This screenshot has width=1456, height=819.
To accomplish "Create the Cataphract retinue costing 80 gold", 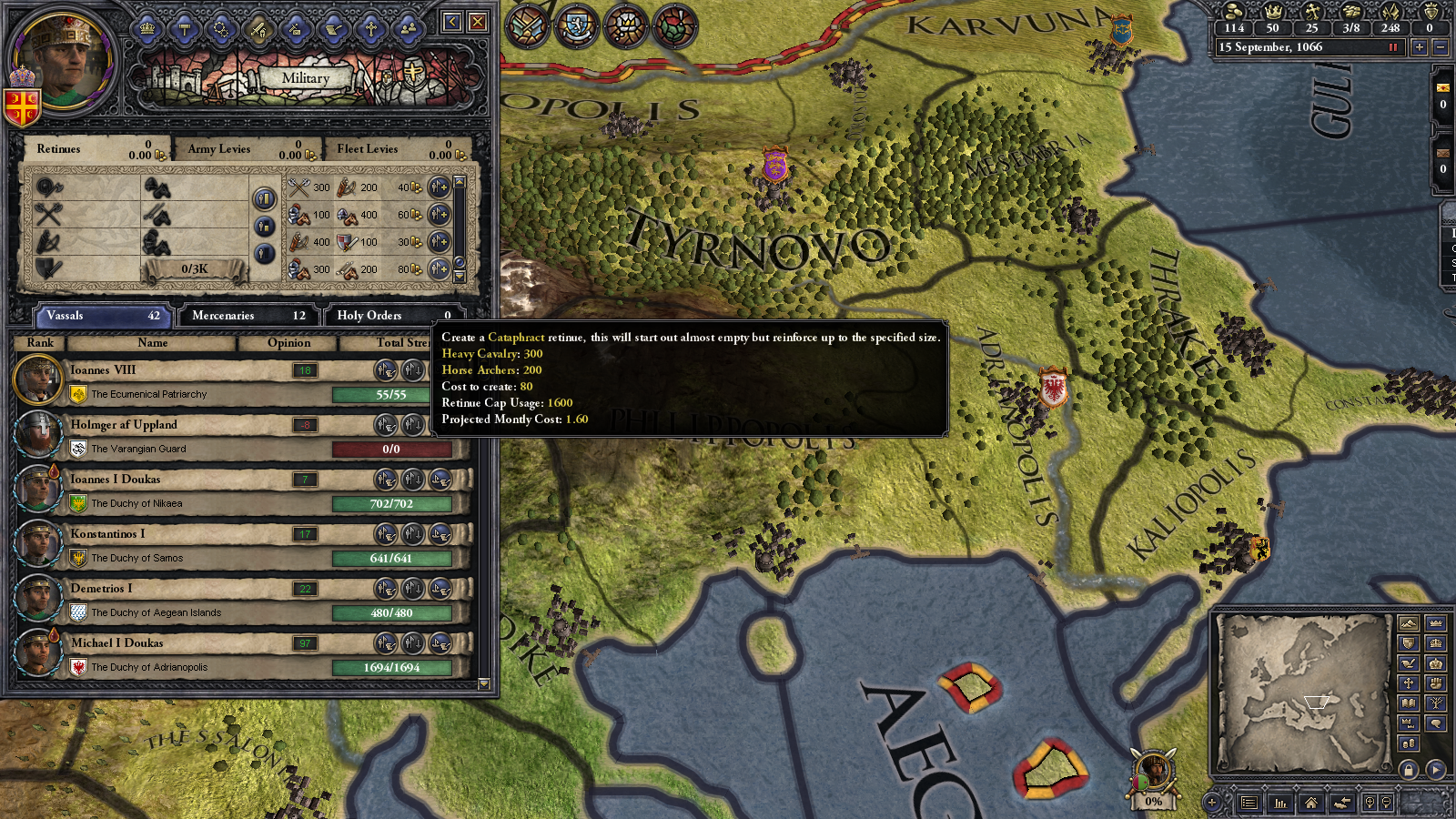I will click(x=440, y=269).
